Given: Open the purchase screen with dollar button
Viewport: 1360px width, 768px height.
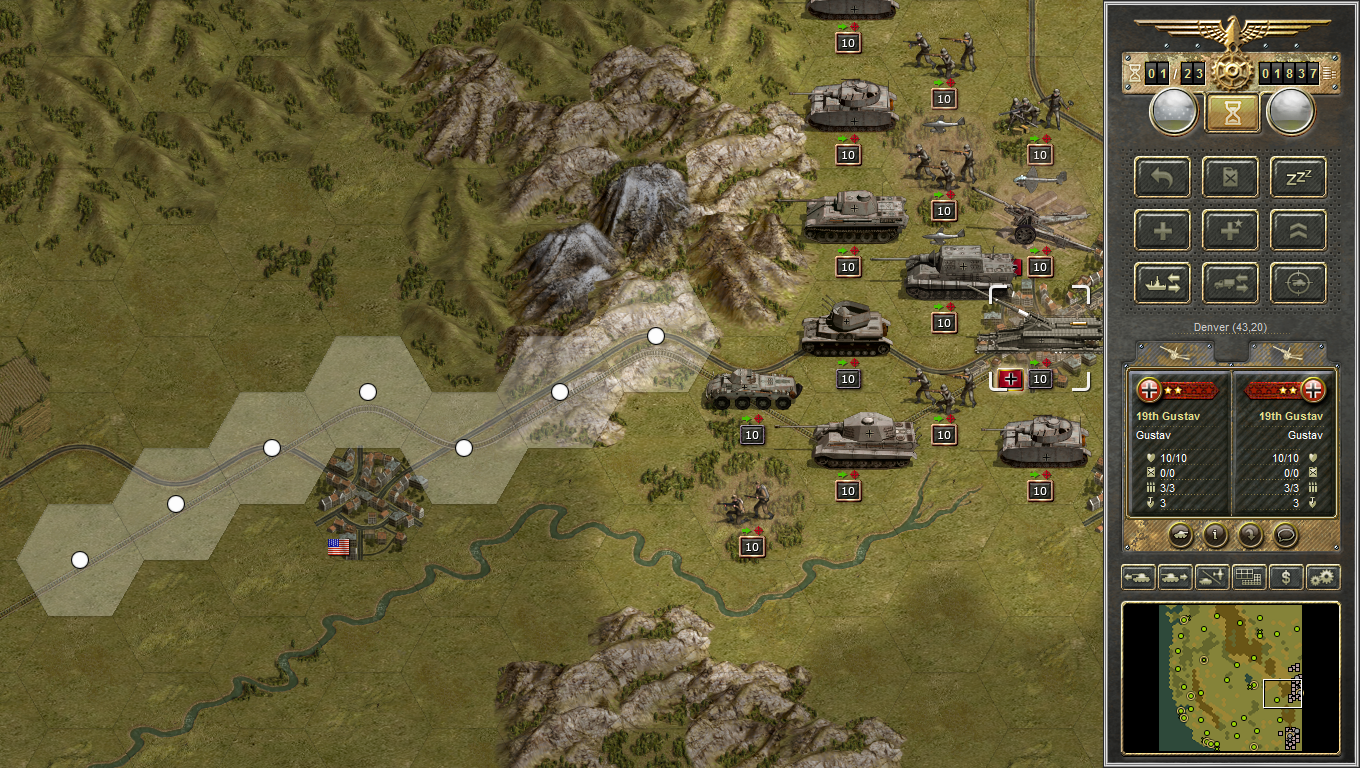Looking at the screenshot, I should [1285, 577].
